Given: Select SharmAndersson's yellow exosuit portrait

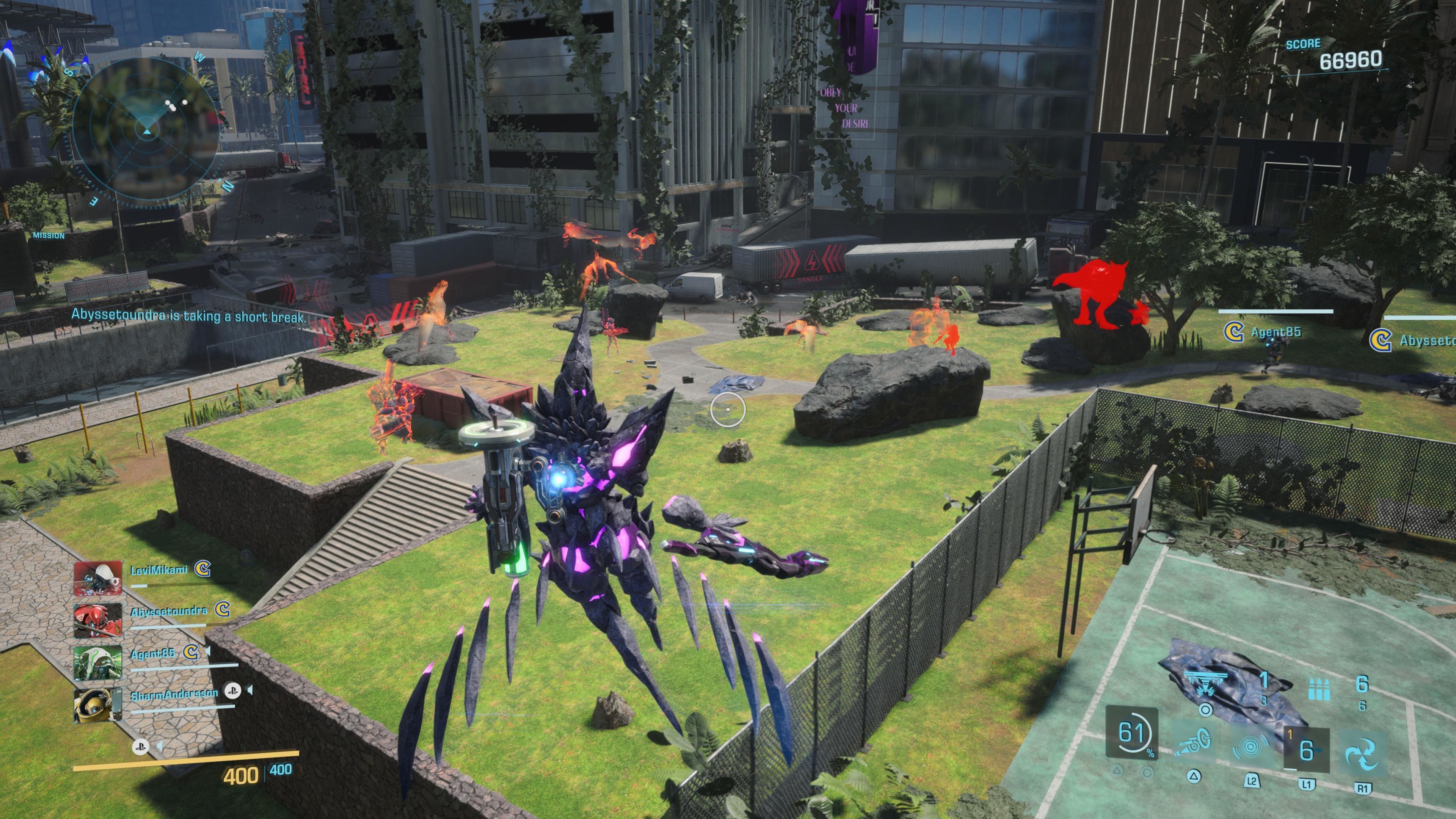Looking at the screenshot, I should (x=98, y=705).
